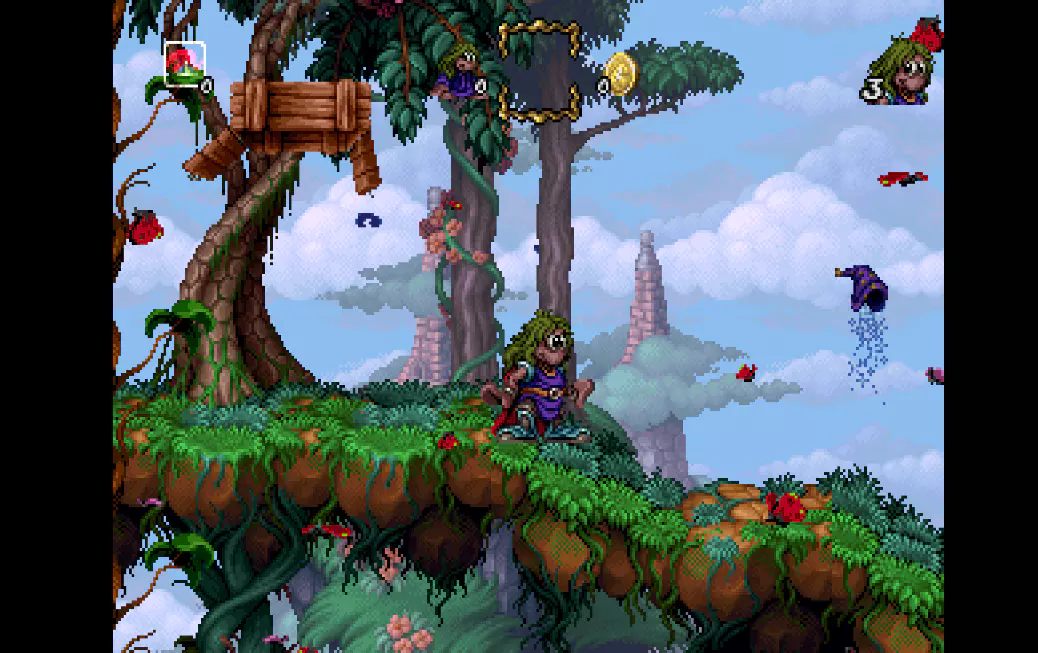Select the framed ladybug item icon

[185, 63]
